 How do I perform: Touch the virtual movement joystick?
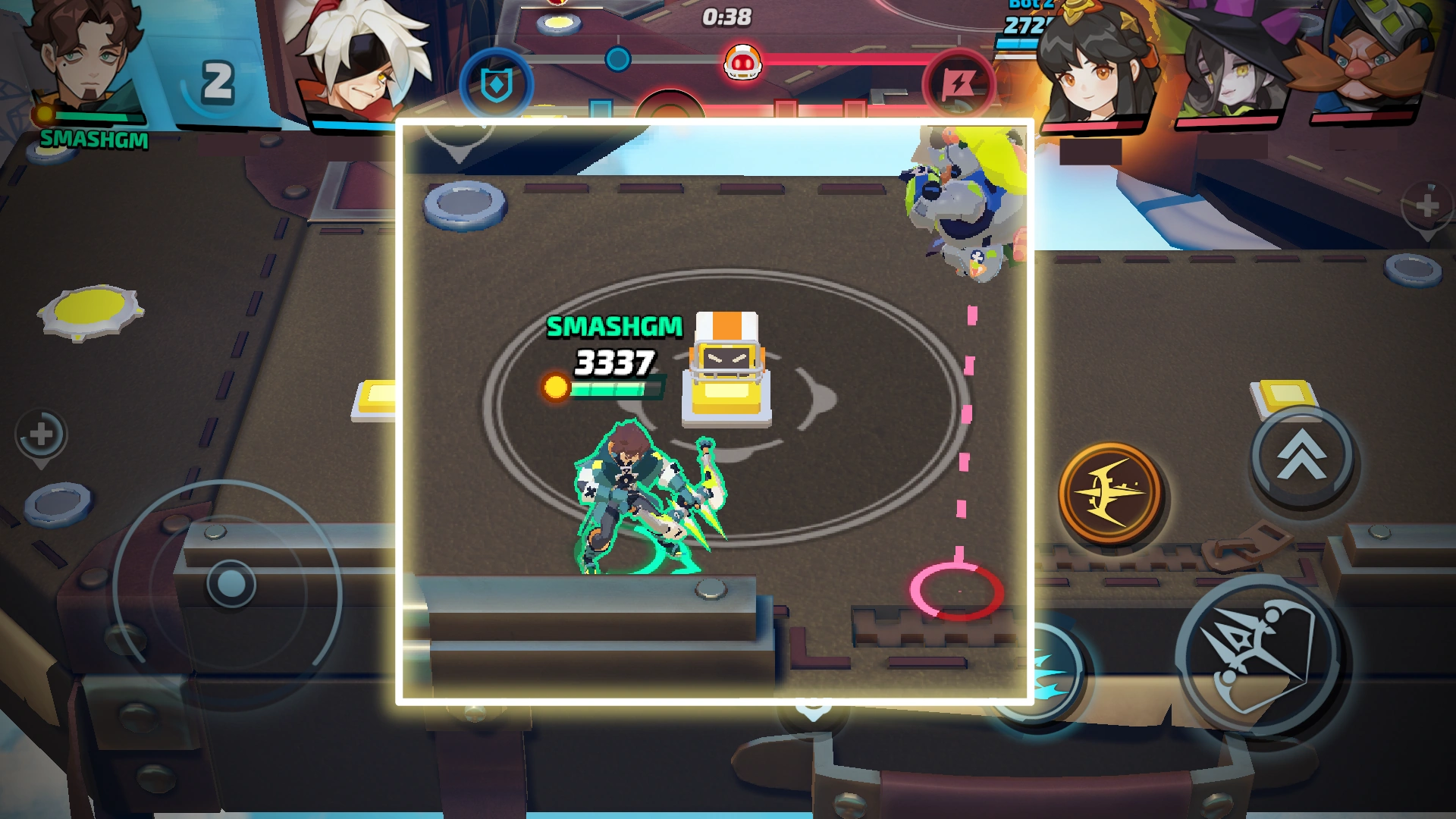coord(231,584)
